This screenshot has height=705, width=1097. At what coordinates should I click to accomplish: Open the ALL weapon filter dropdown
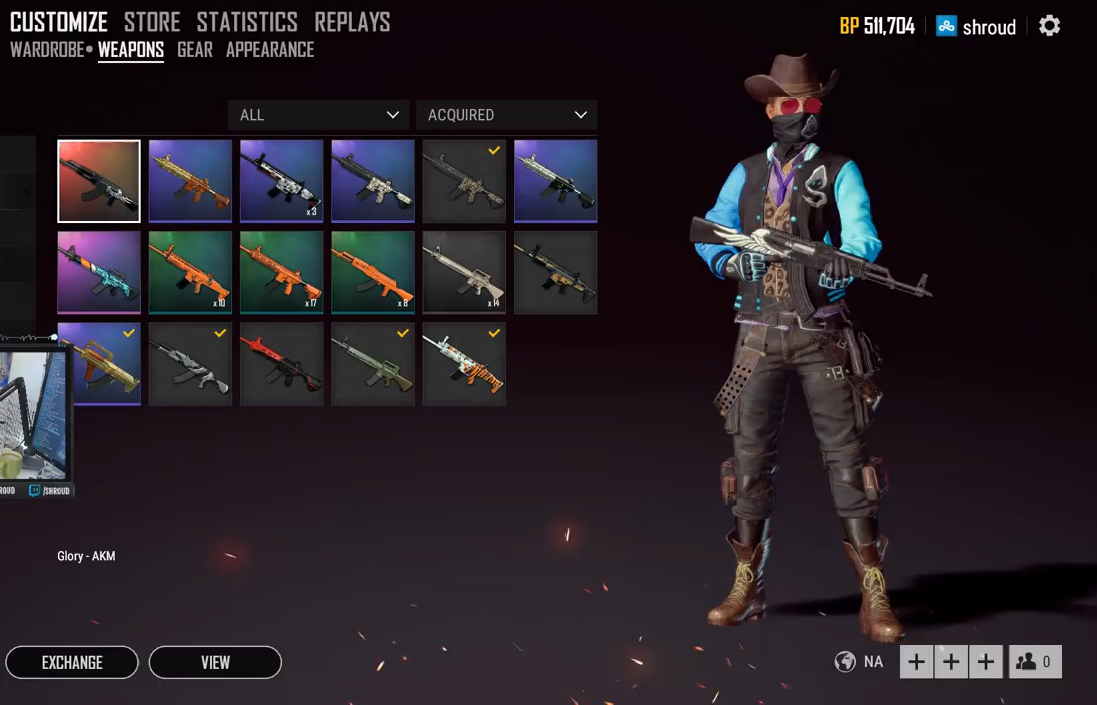click(x=318, y=115)
